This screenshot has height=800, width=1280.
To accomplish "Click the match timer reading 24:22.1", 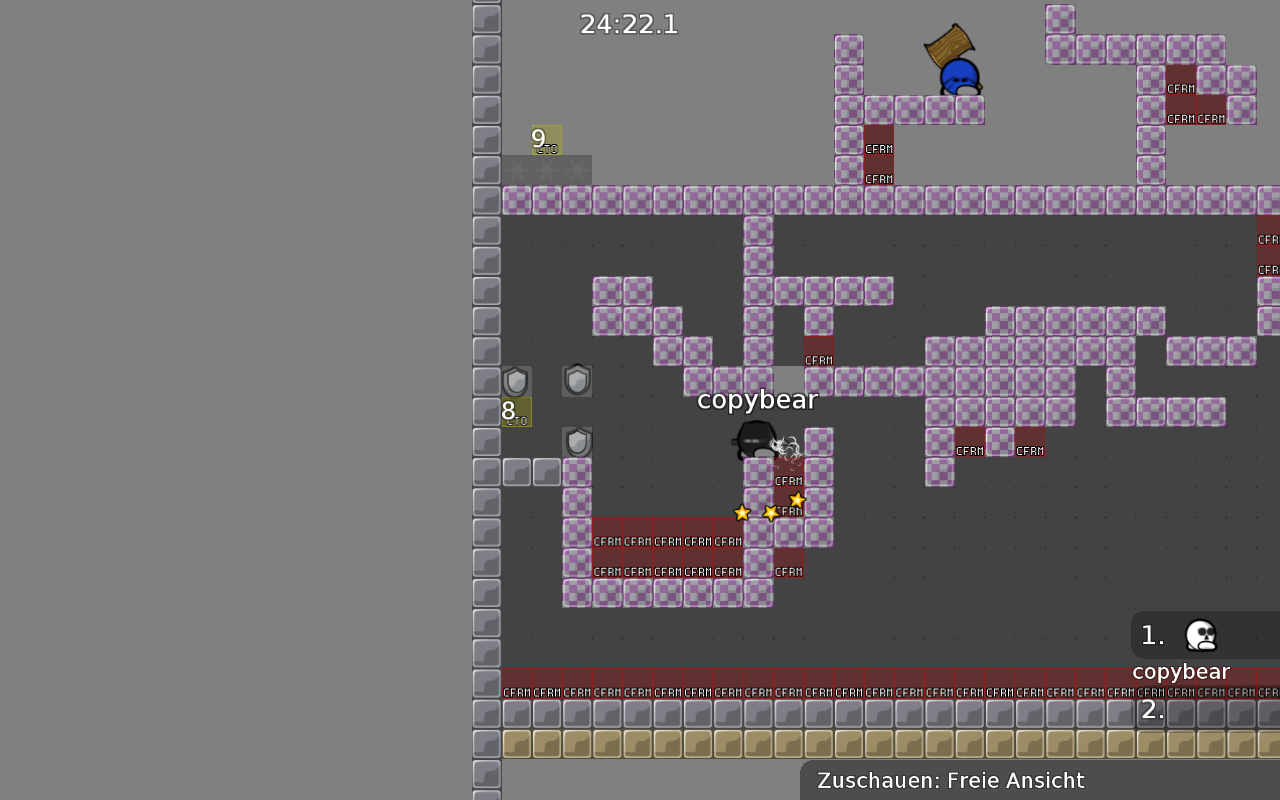I will (629, 24).
